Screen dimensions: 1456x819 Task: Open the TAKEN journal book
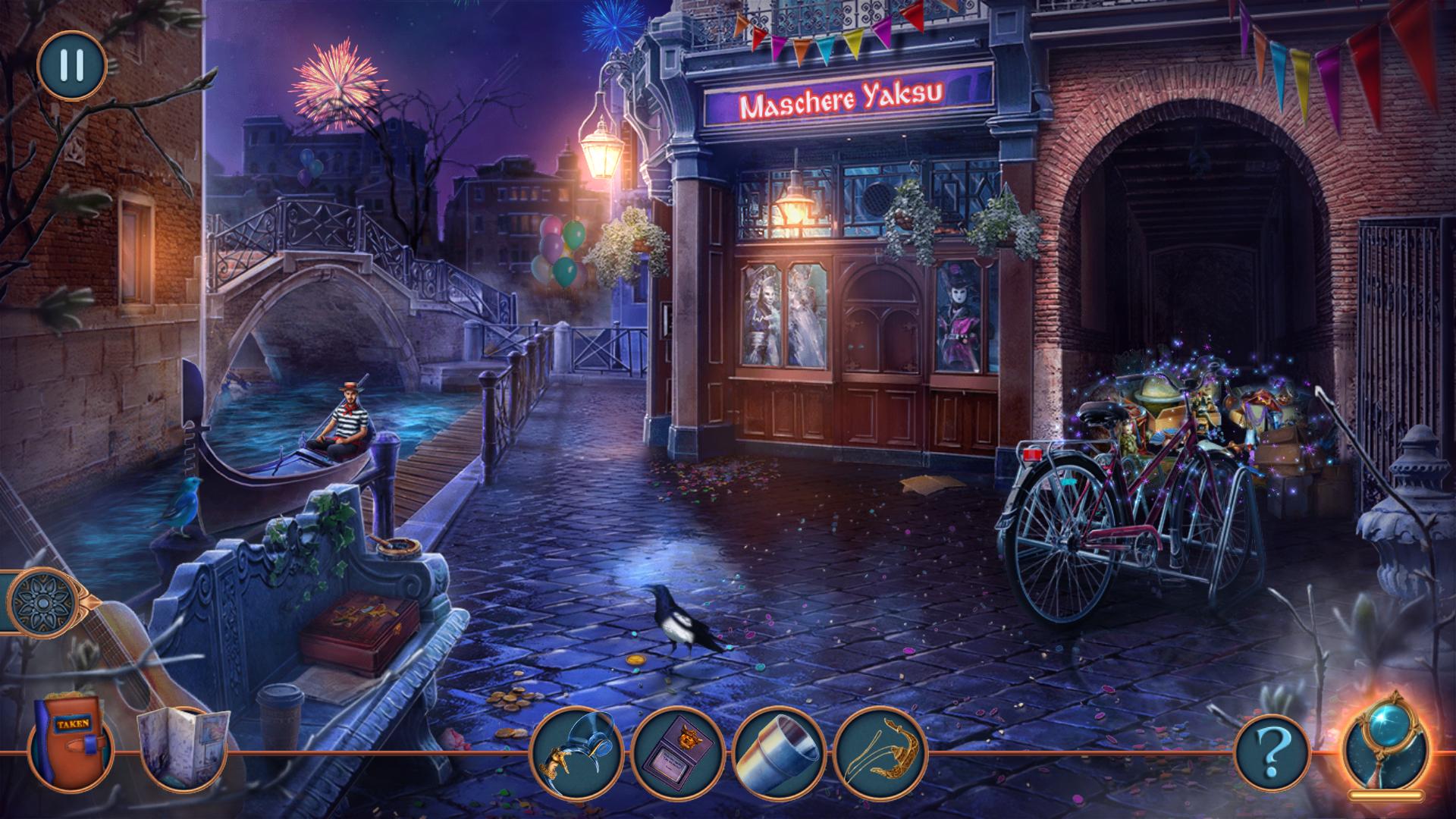(71, 746)
